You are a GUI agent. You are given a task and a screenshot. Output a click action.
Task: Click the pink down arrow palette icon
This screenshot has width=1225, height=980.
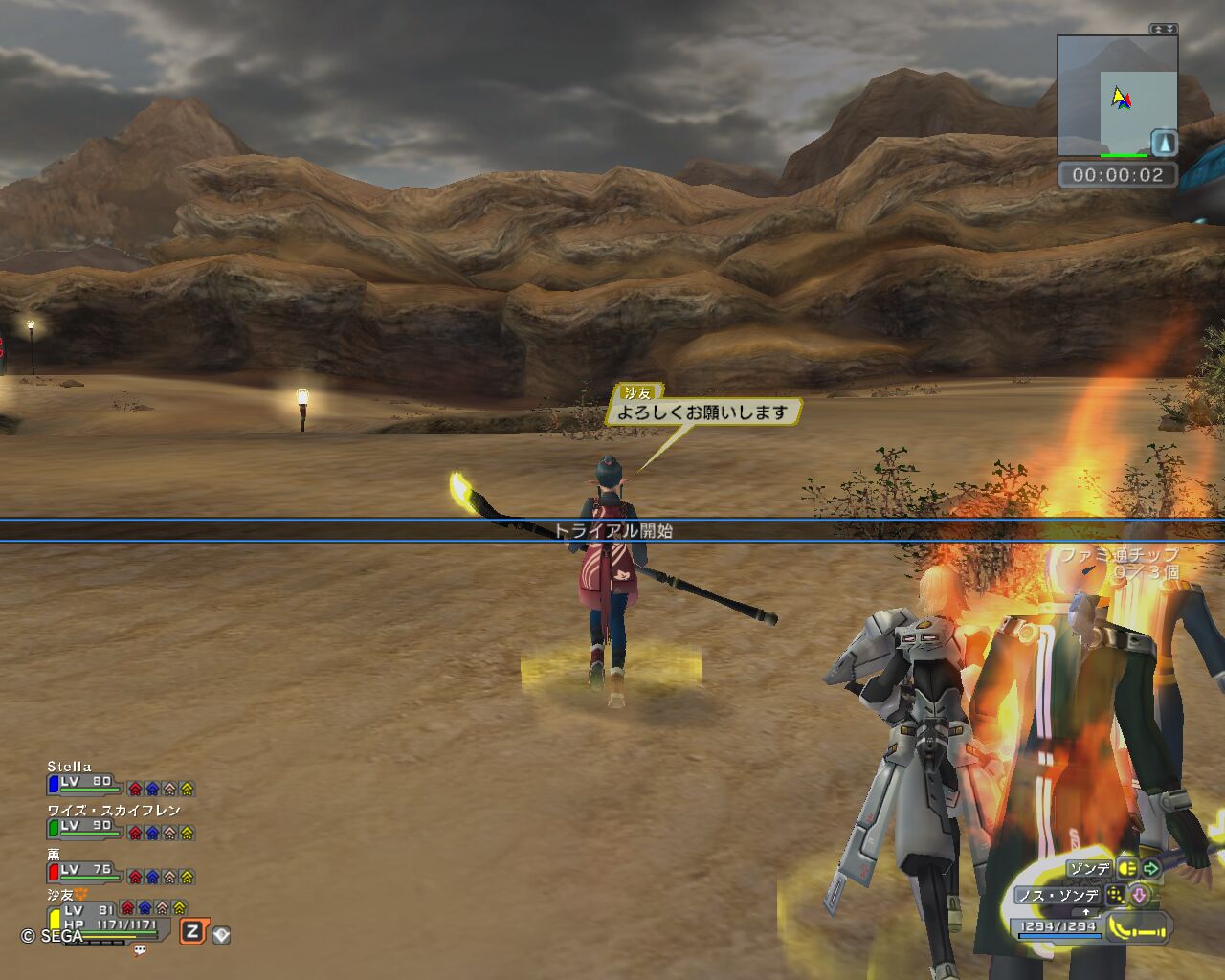(x=1140, y=896)
